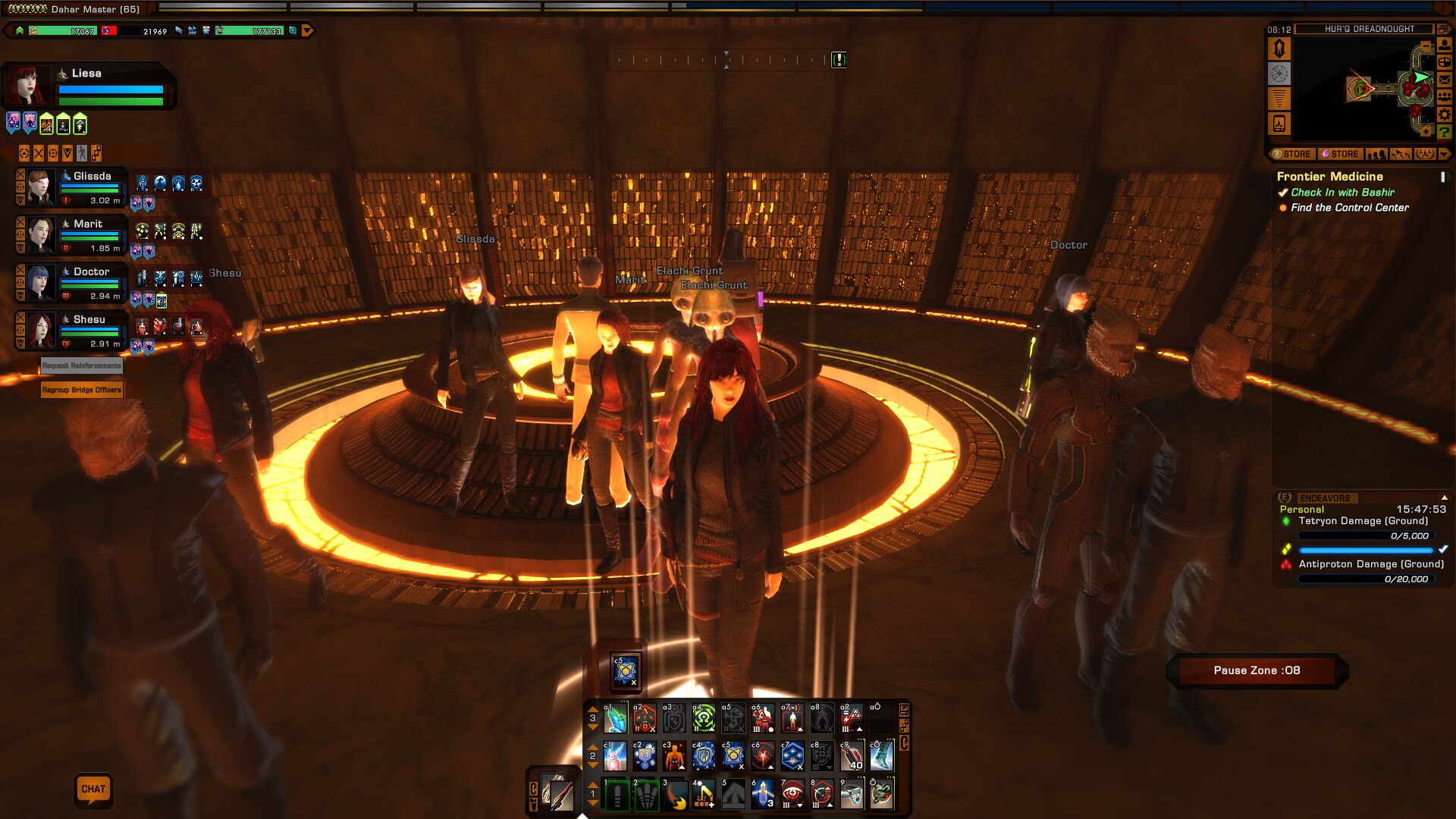Open the Zen Store
The height and width of the screenshot is (819, 1456).
click(1291, 154)
